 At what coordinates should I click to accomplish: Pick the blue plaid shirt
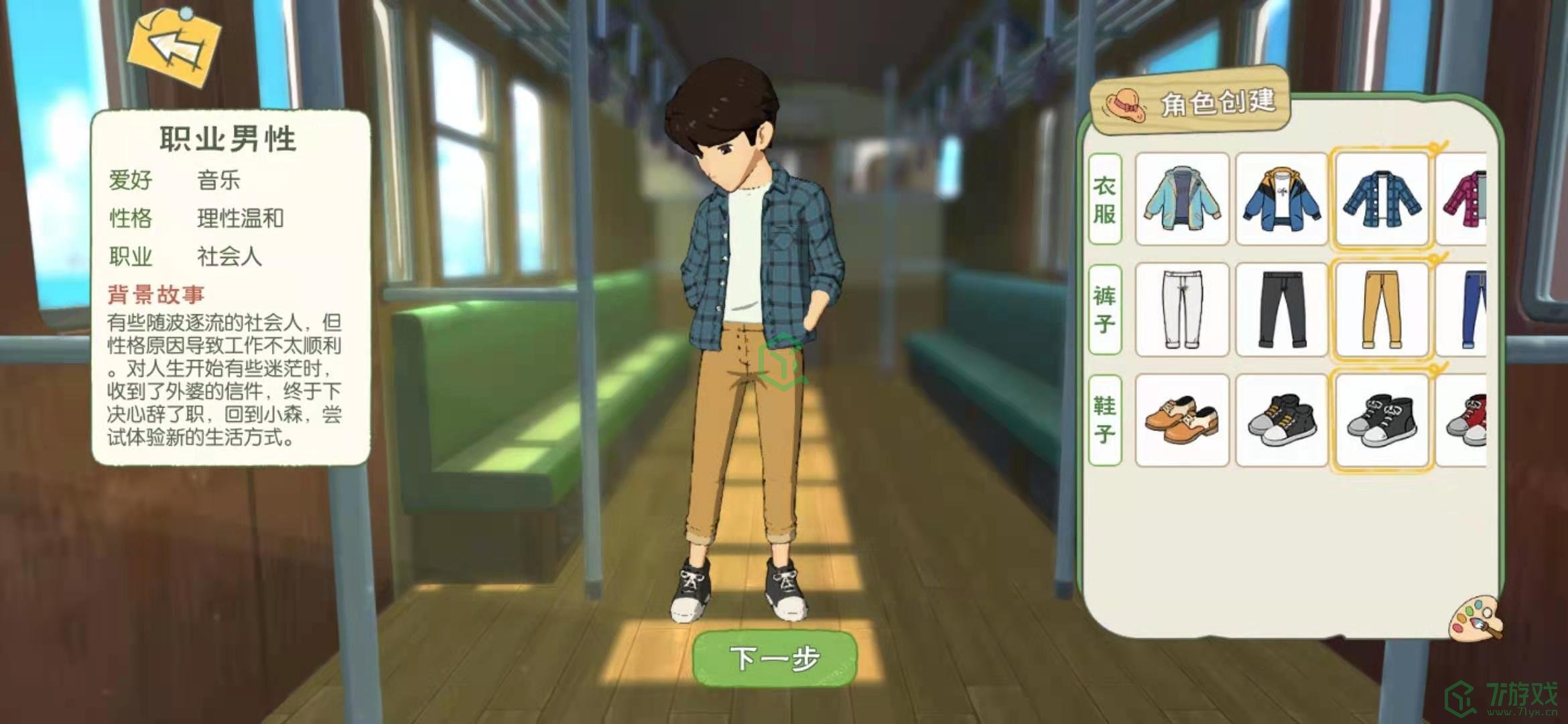click(1382, 199)
